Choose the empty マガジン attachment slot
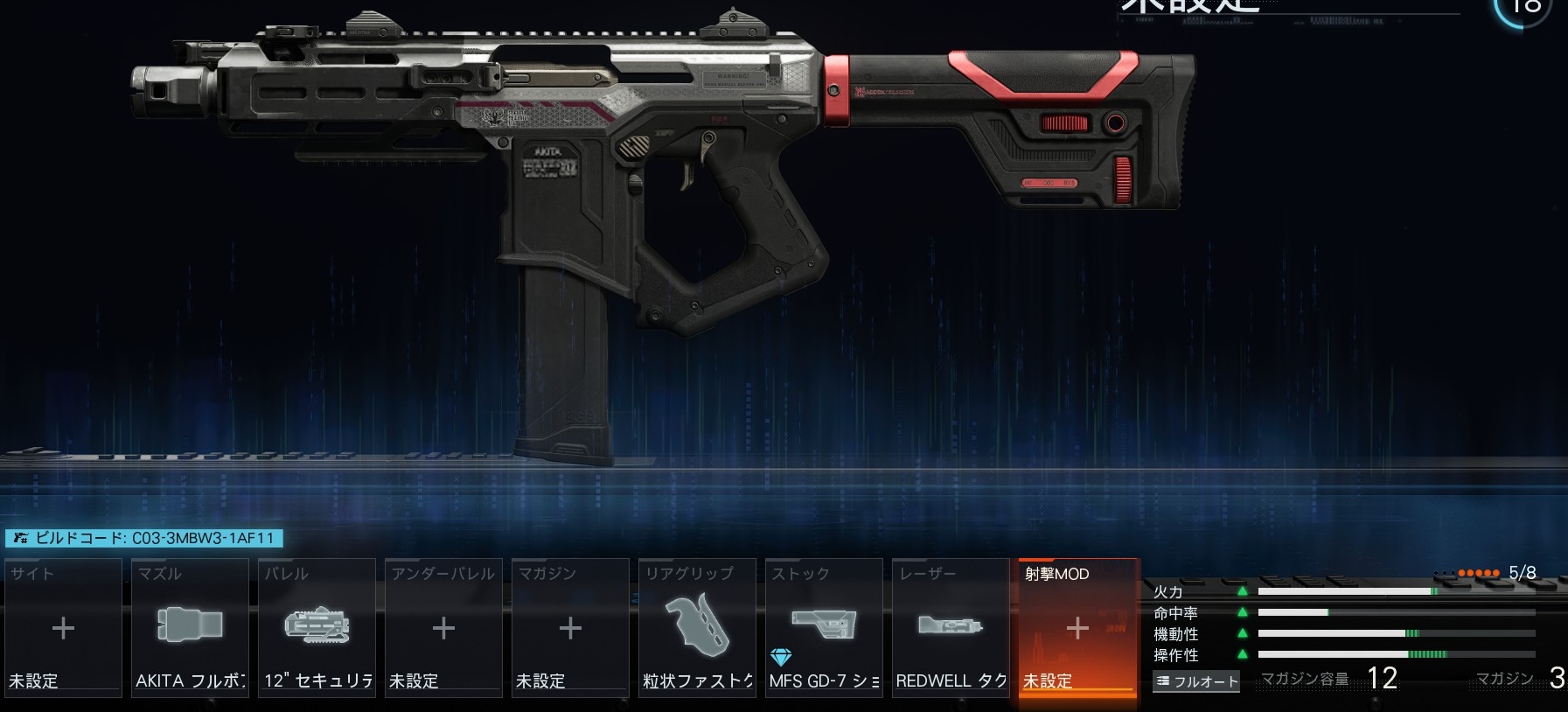The image size is (1568, 712). [570, 628]
